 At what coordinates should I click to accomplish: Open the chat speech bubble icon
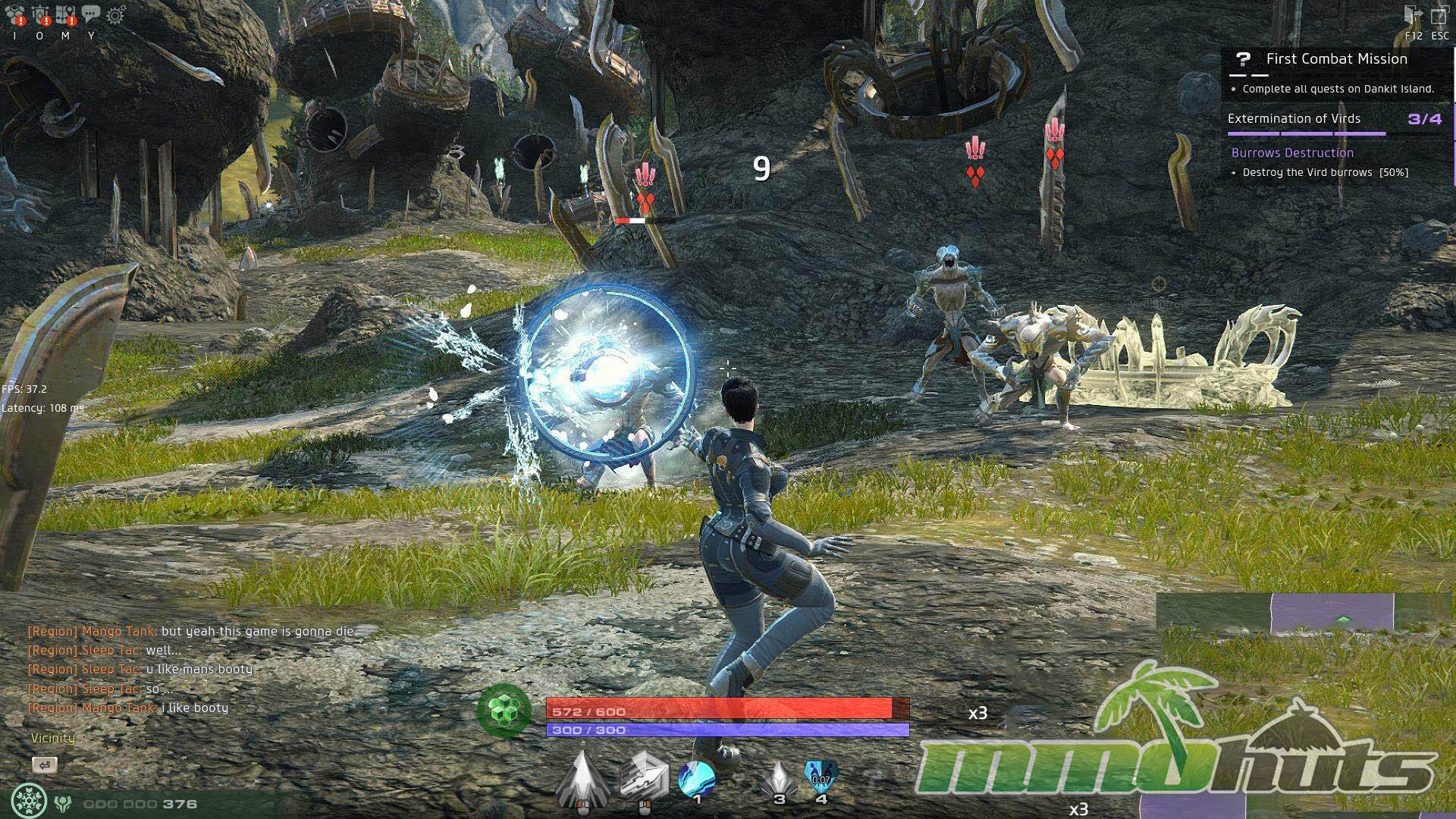tap(91, 14)
